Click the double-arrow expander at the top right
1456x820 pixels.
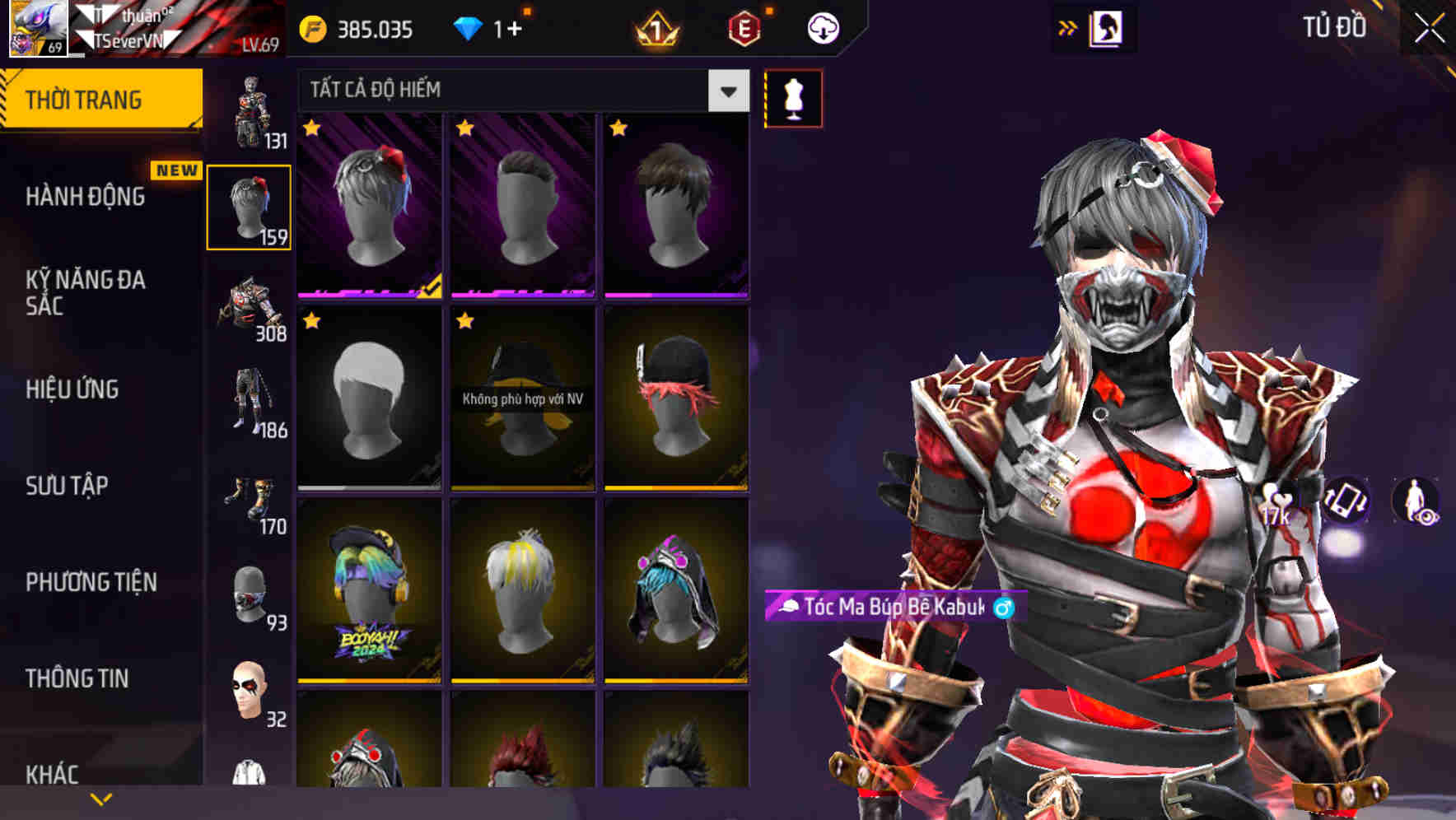1066,27
